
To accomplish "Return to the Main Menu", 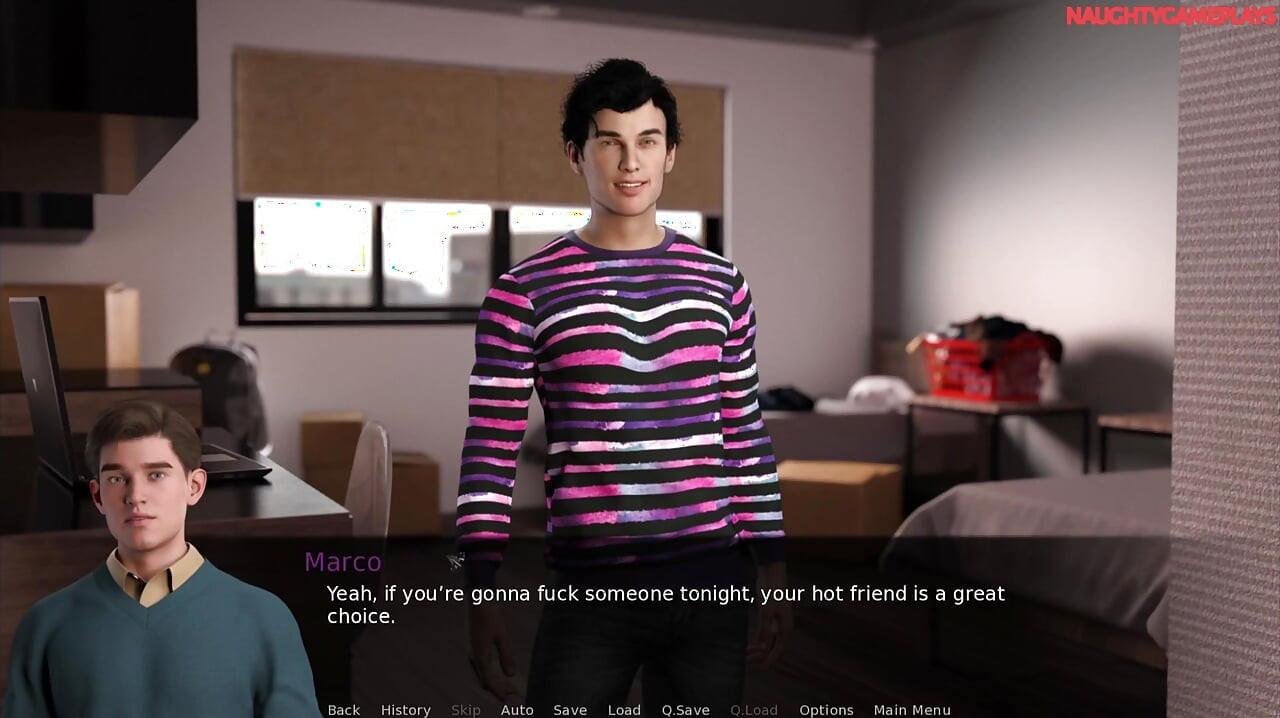I will 912,710.
